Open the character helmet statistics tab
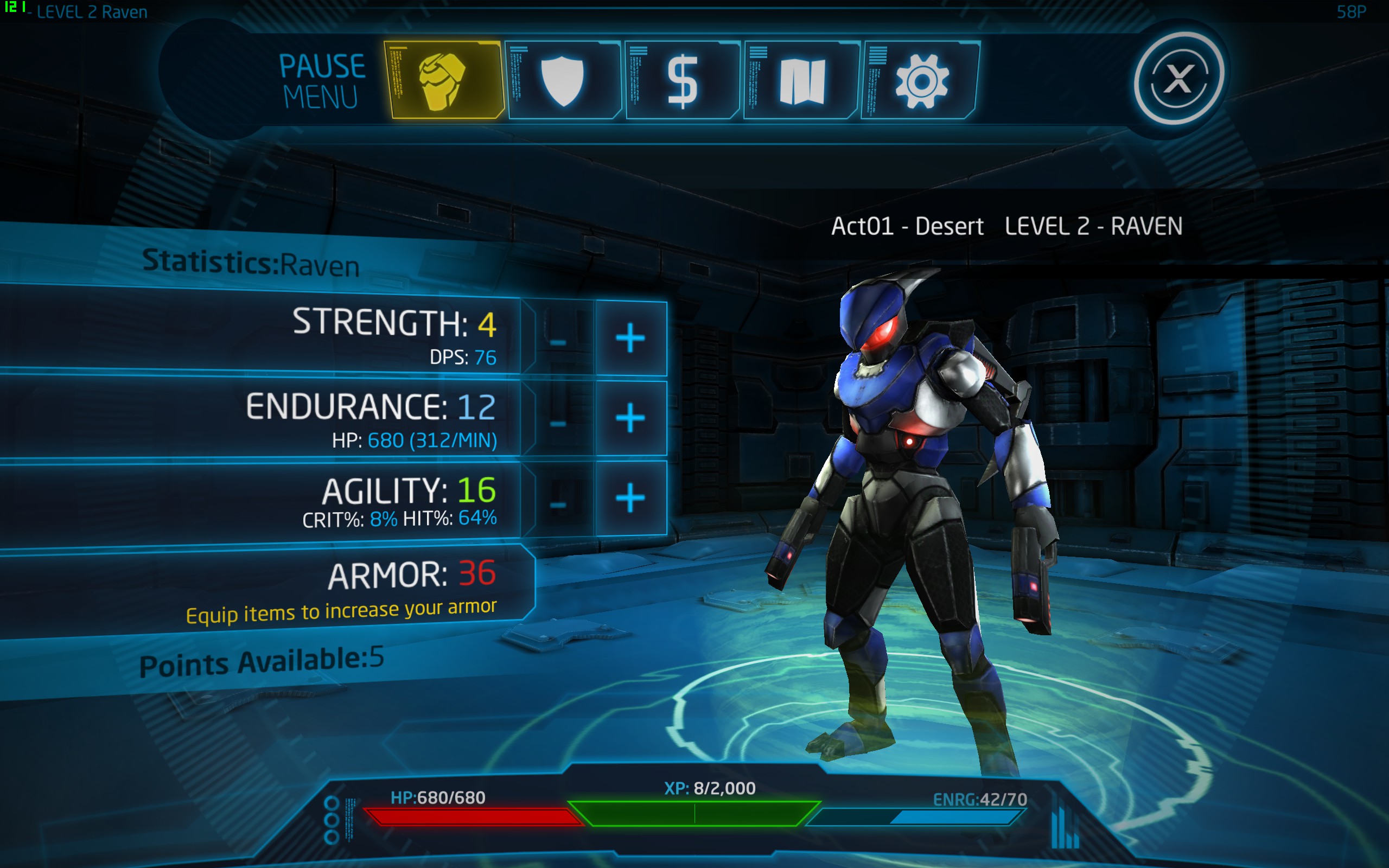The width and height of the screenshot is (1389, 868). [x=443, y=80]
